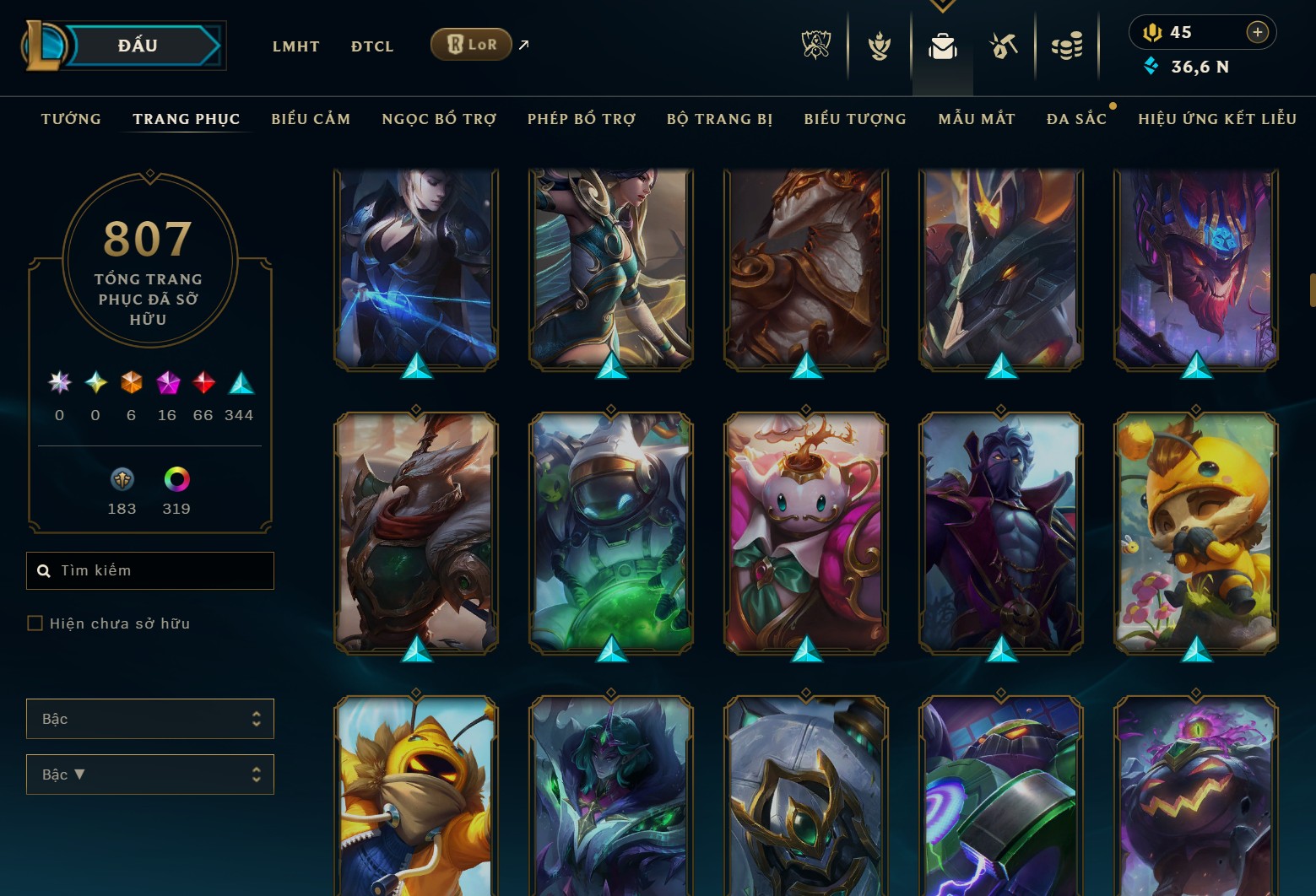Image resolution: width=1316 pixels, height=896 pixels.
Task: Switch to the MẪU MẮT tab
Action: coord(976,119)
